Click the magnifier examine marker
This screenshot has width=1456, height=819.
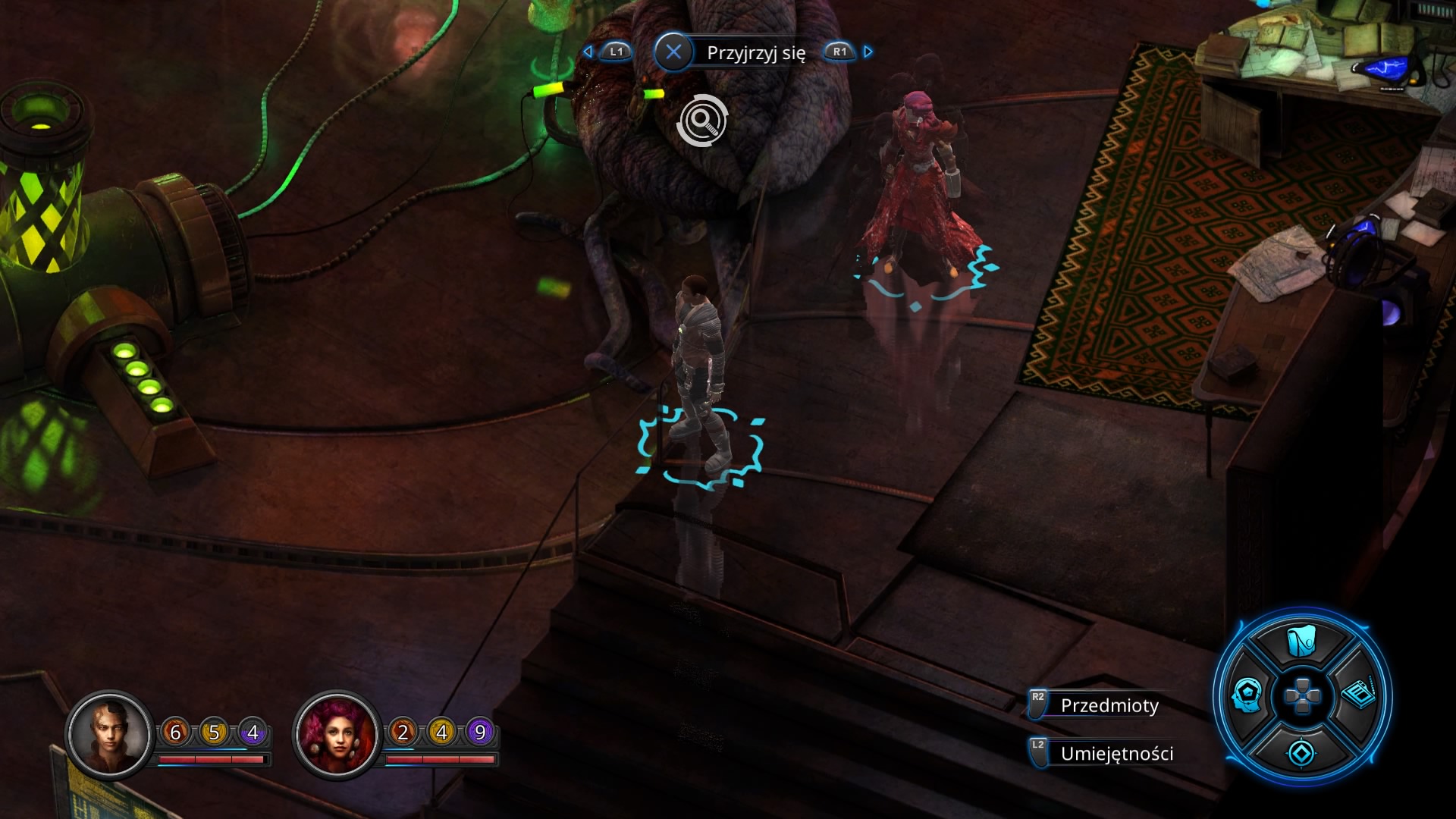click(x=702, y=121)
